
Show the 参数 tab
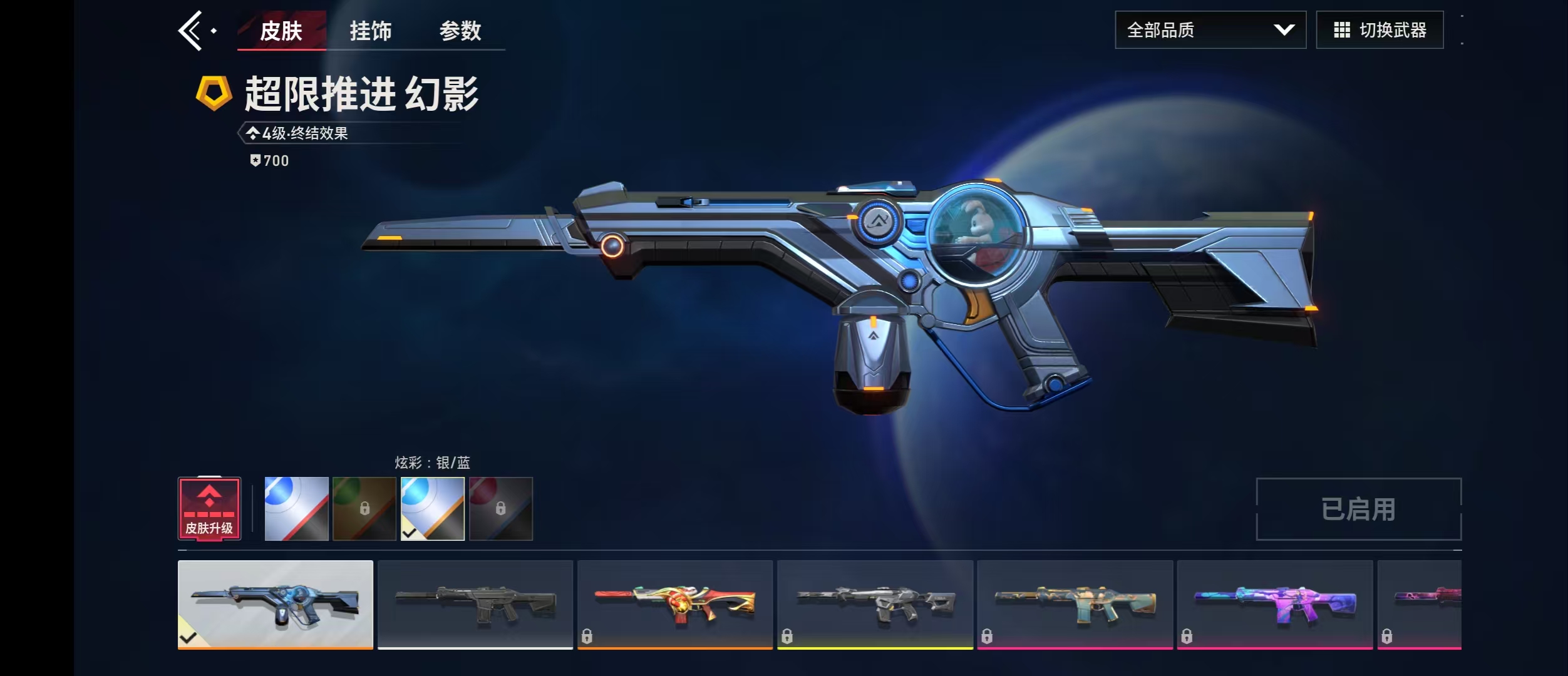(460, 31)
